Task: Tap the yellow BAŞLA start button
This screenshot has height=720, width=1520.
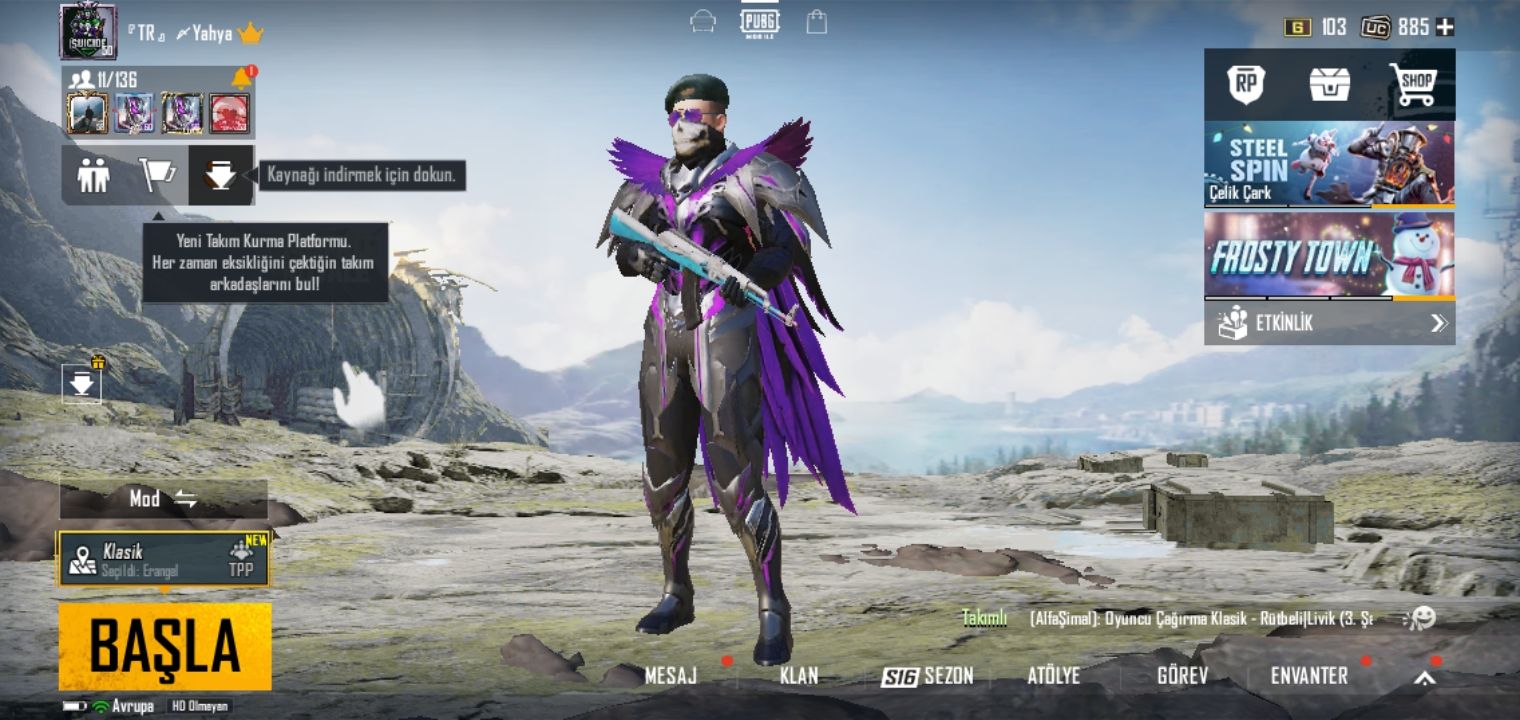Action: (x=165, y=646)
